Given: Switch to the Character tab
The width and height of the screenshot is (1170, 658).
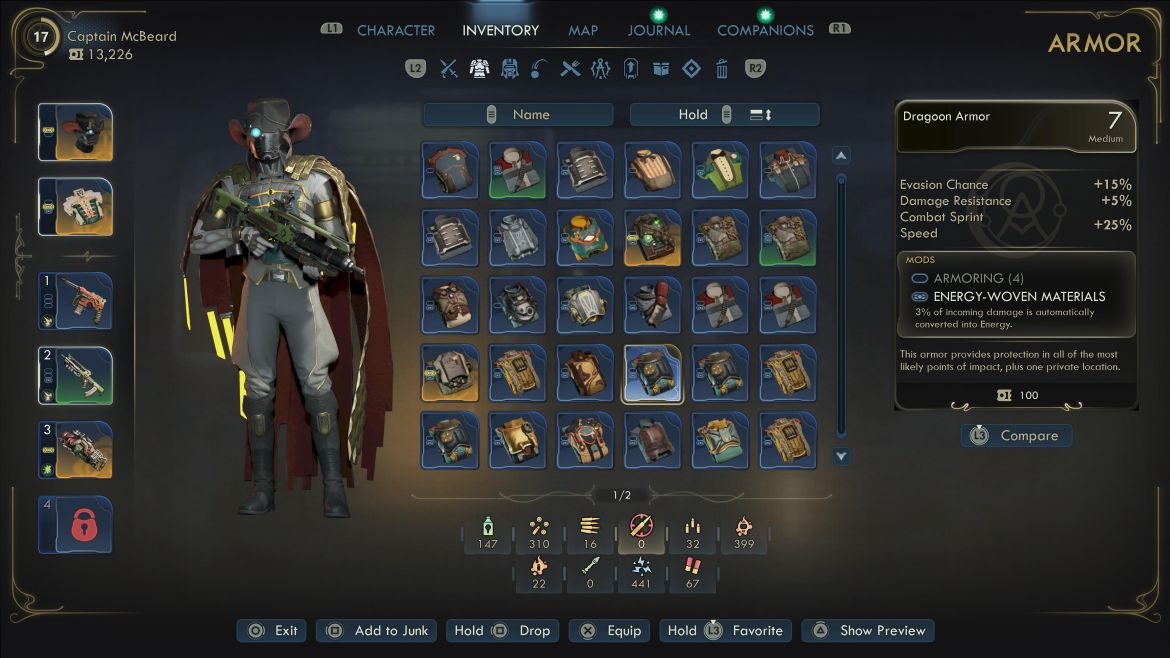Looking at the screenshot, I should coord(396,30).
